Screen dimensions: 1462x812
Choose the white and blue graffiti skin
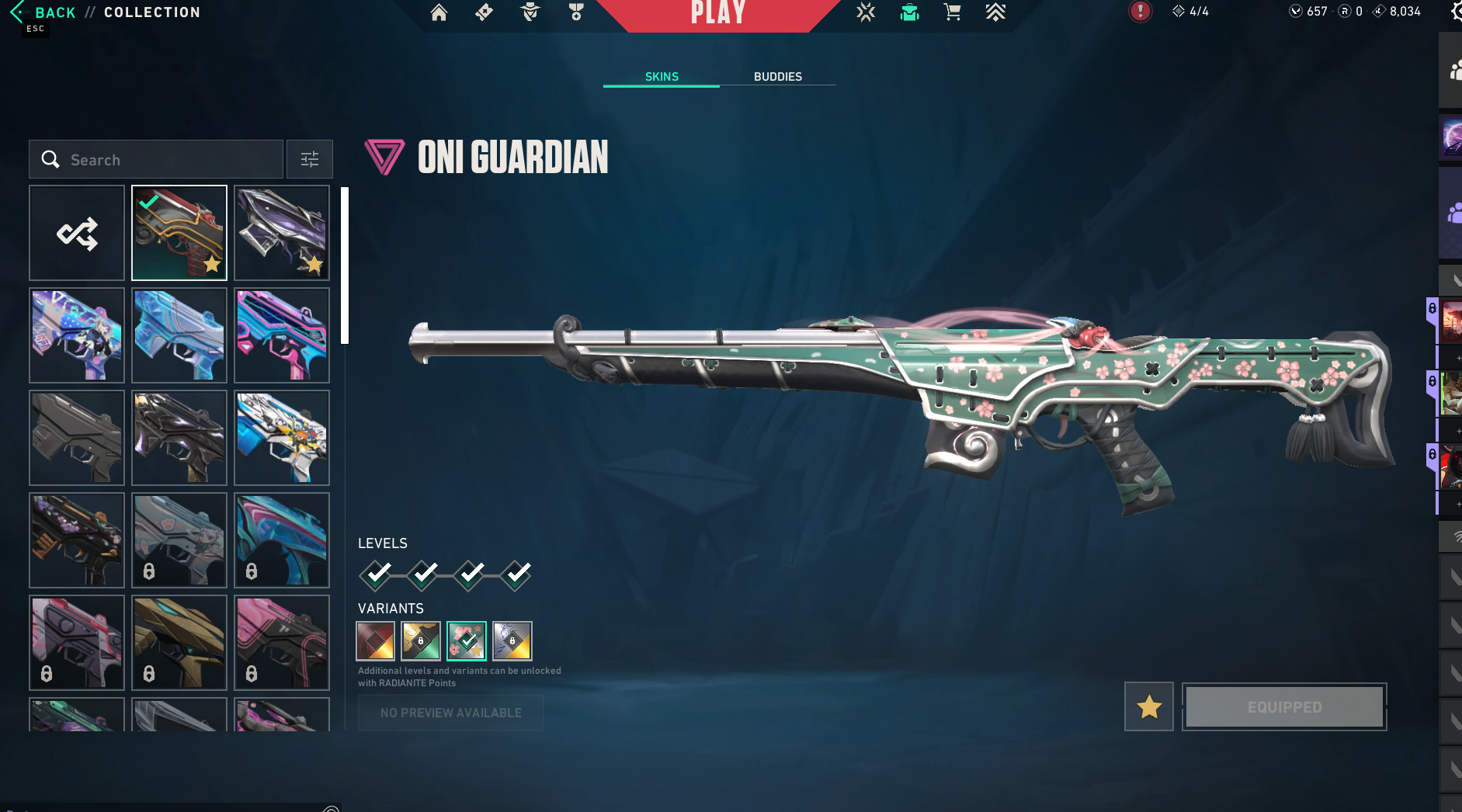coord(282,438)
